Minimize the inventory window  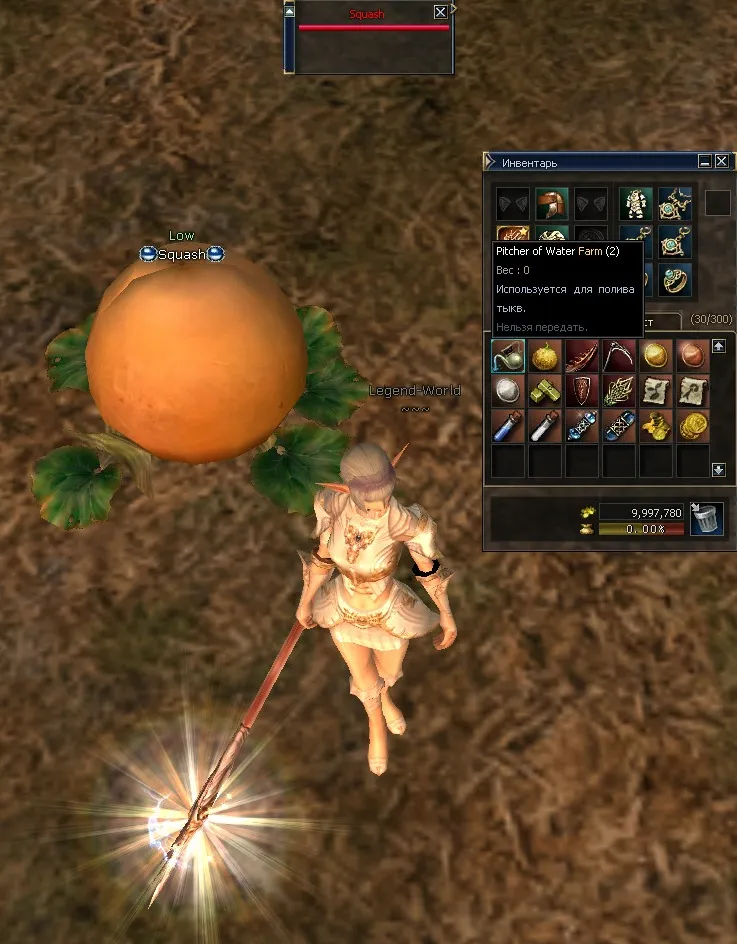click(x=705, y=161)
